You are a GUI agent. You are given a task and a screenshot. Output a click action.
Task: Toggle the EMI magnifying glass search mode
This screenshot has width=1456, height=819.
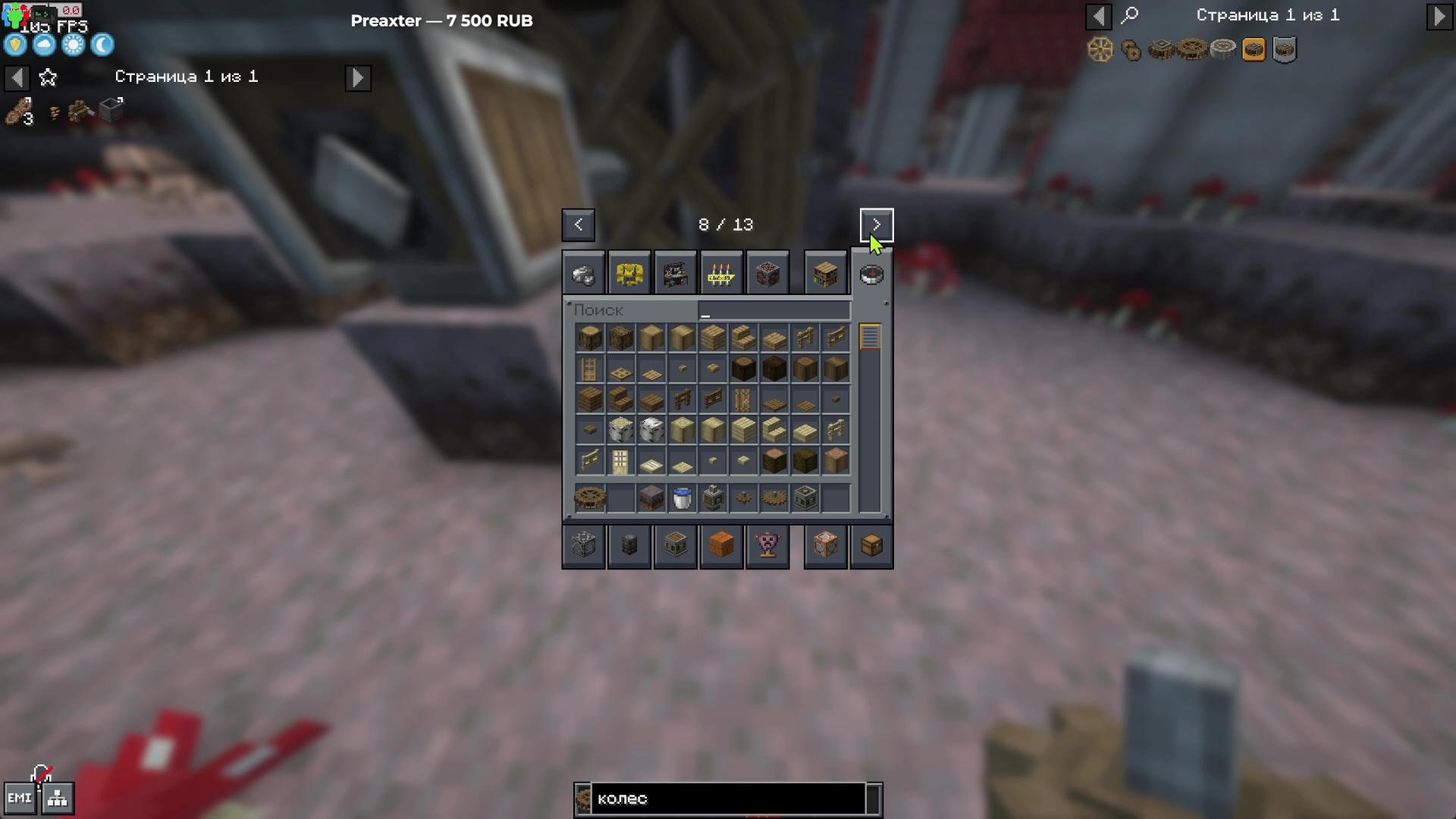click(1130, 15)
